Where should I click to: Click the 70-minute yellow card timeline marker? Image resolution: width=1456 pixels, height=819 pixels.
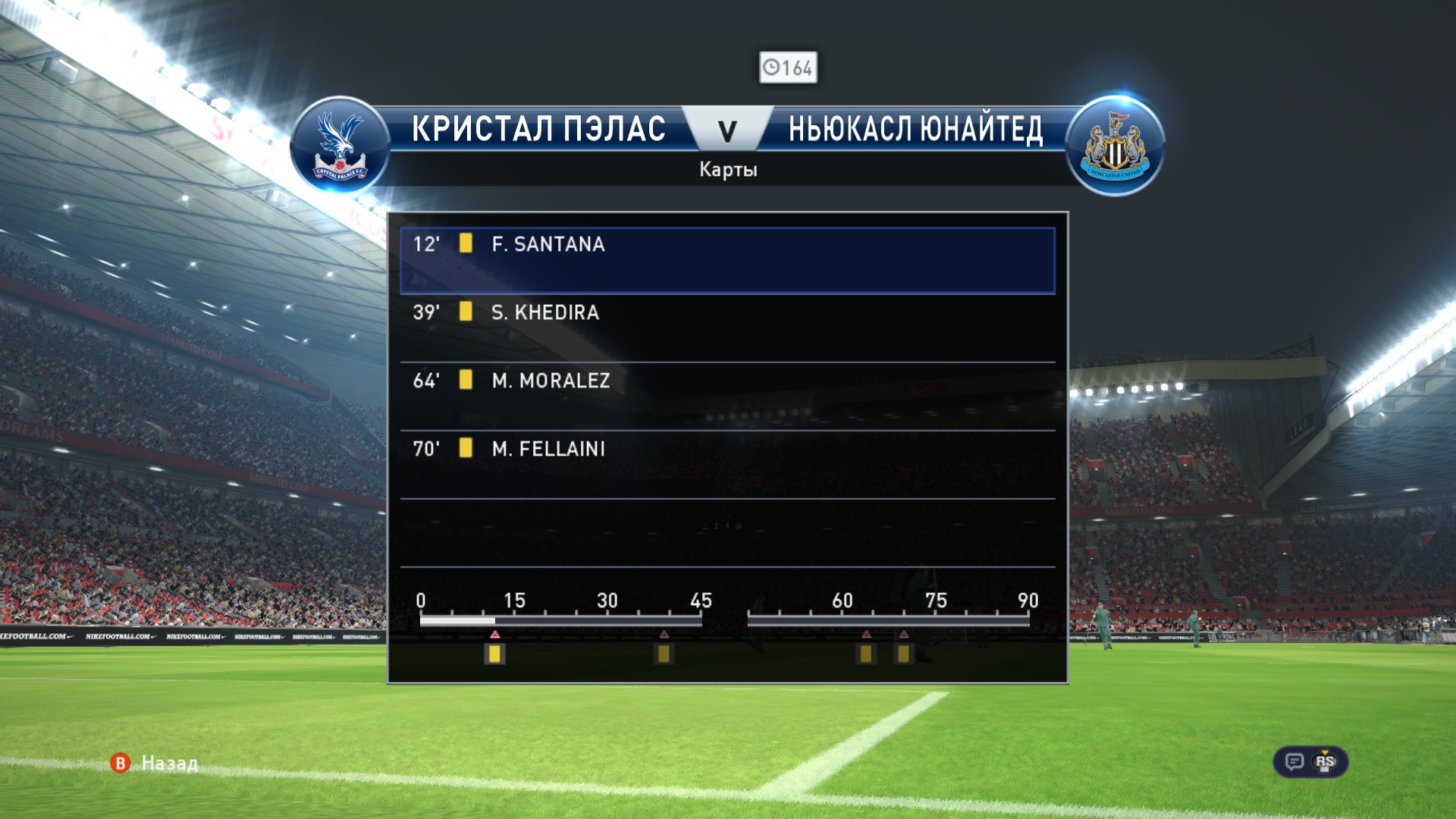(903, 654)
